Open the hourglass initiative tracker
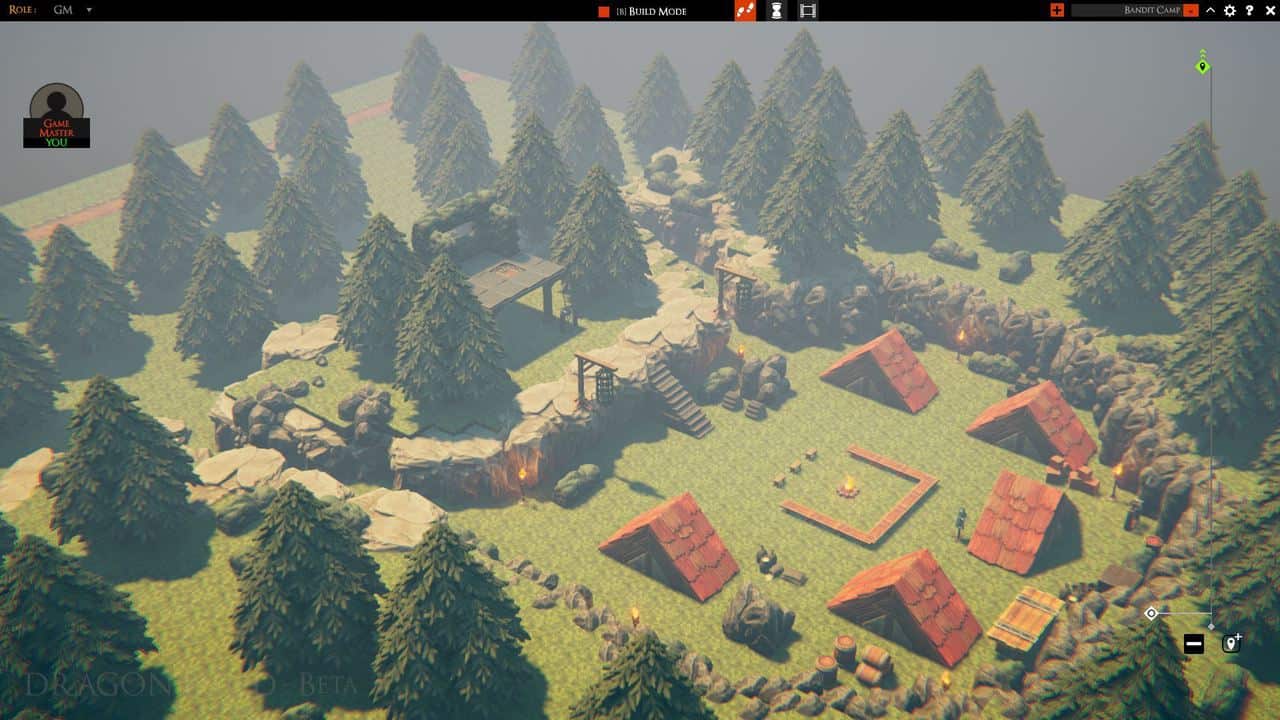Screen dimensions: 1280x720 click(x=776, y=12)
